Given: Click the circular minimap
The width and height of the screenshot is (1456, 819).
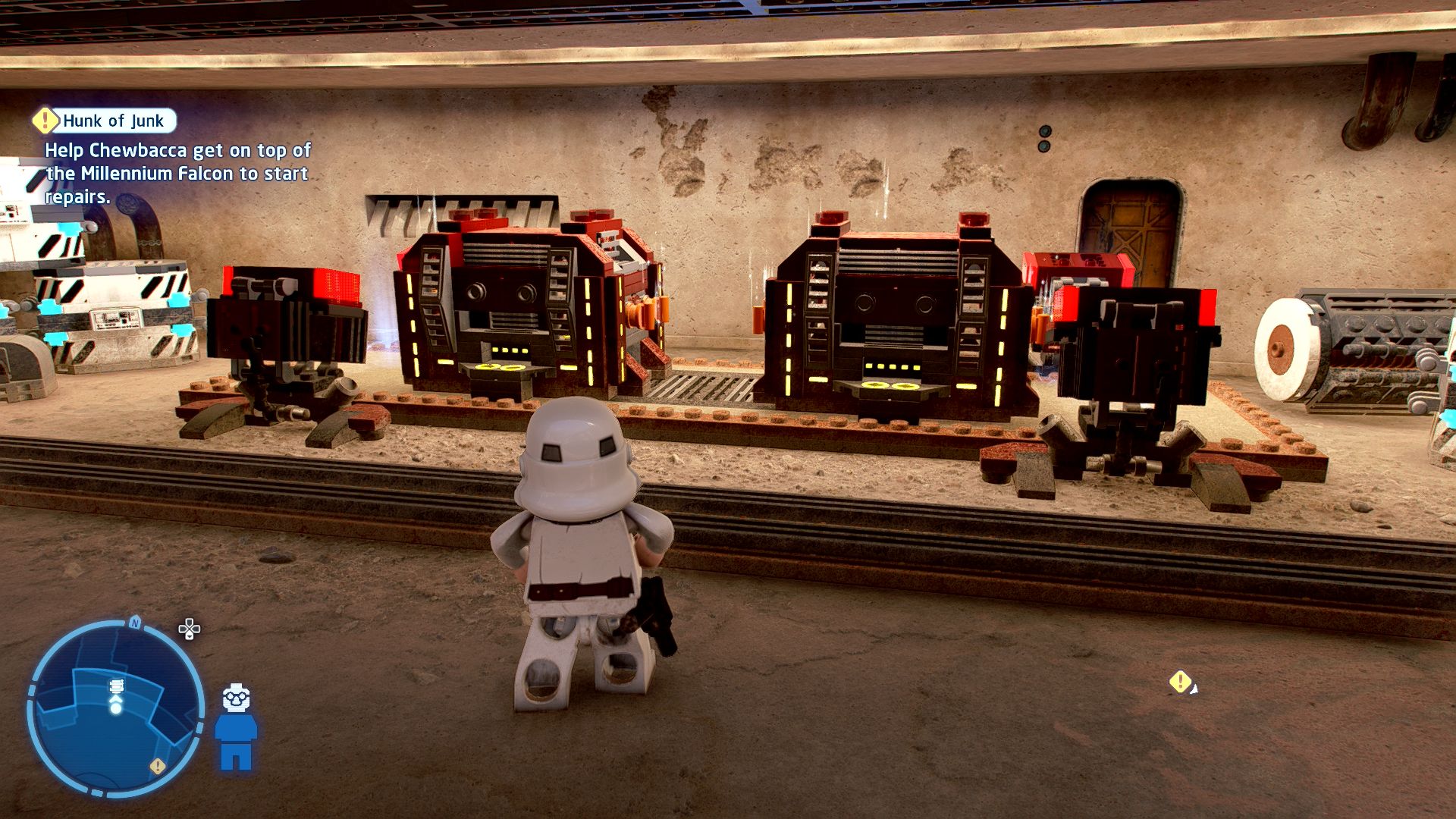Looking at the screenshot, I should coord(115,708).
